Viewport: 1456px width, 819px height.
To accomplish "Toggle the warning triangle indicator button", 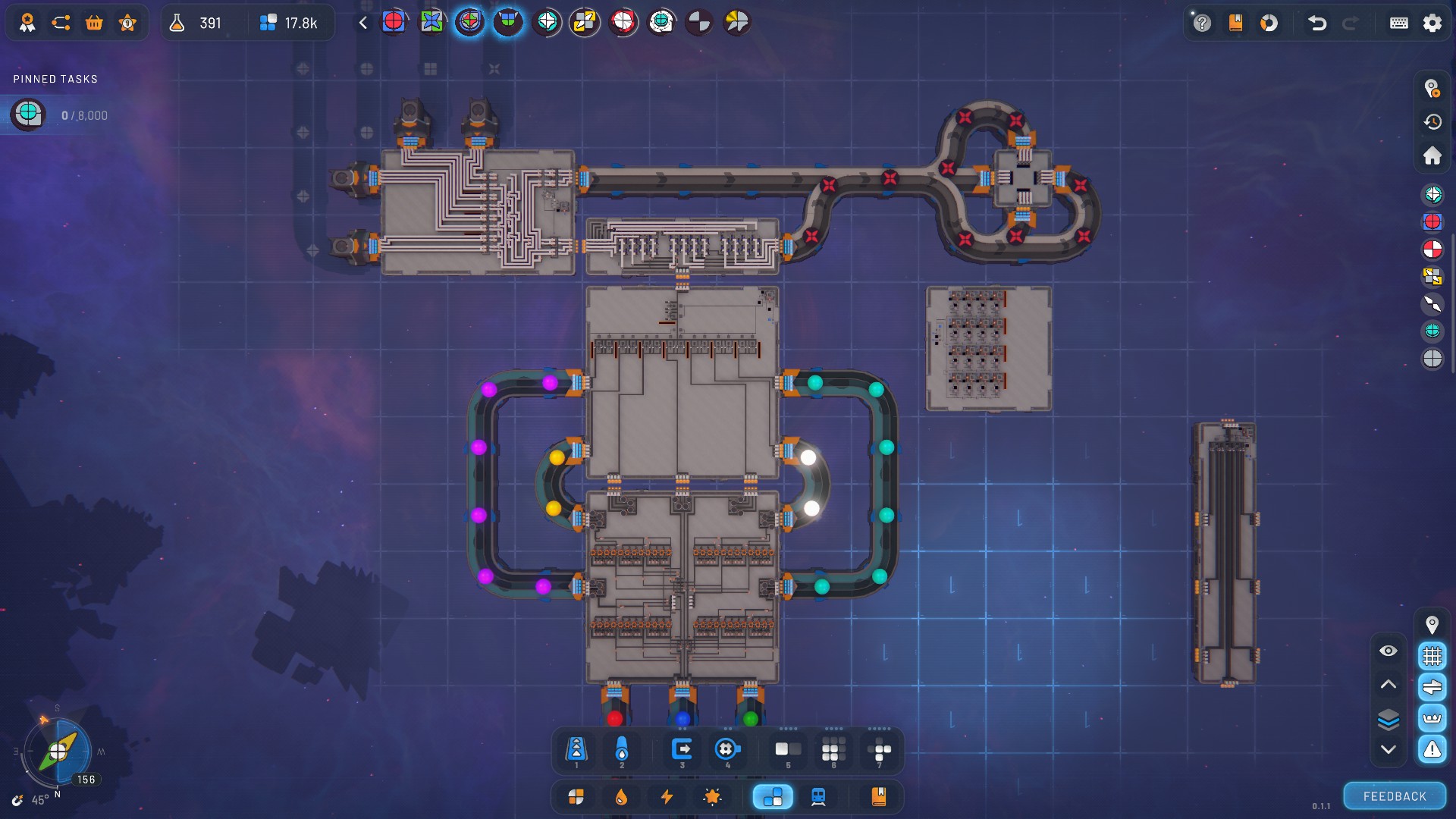I will tap(1432, 749).
